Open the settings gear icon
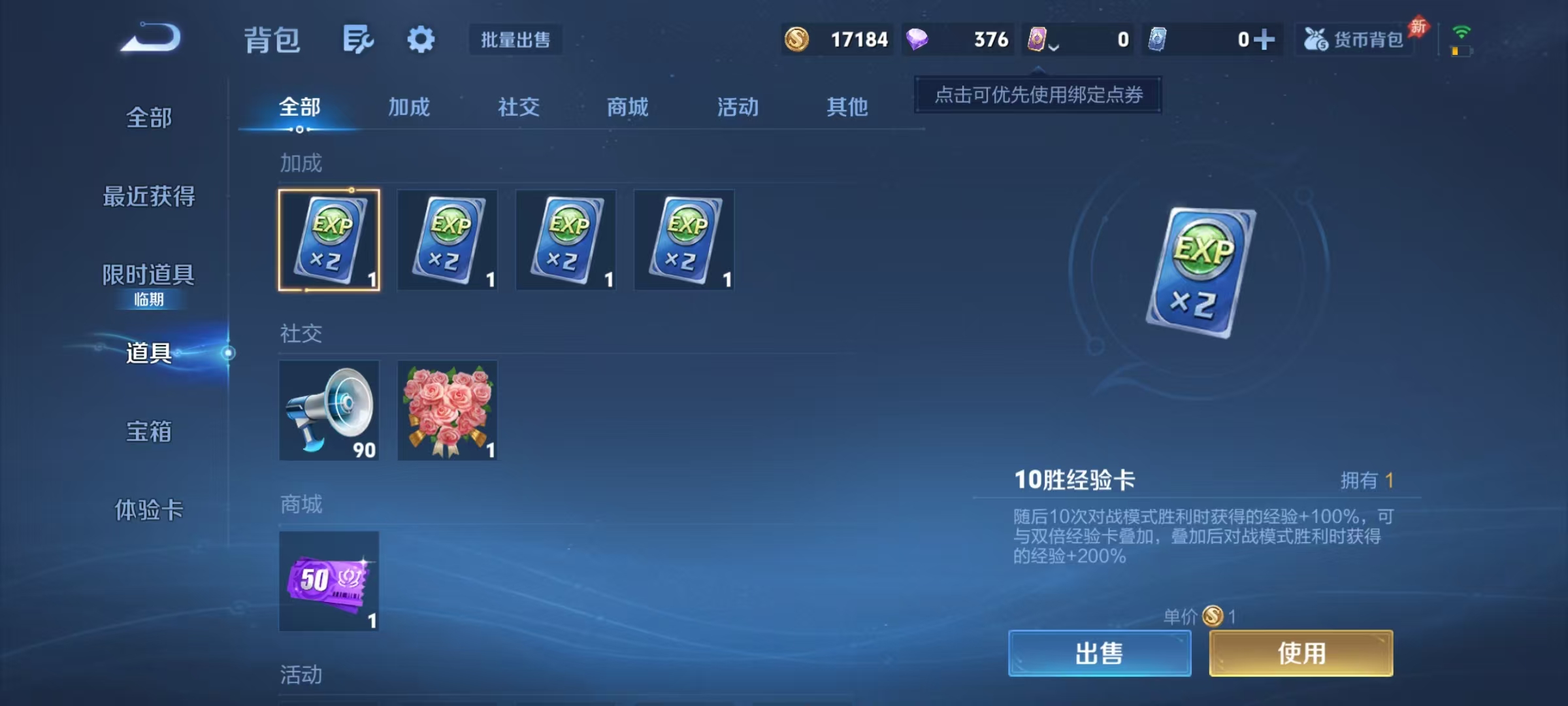 (x=420, y=39)
